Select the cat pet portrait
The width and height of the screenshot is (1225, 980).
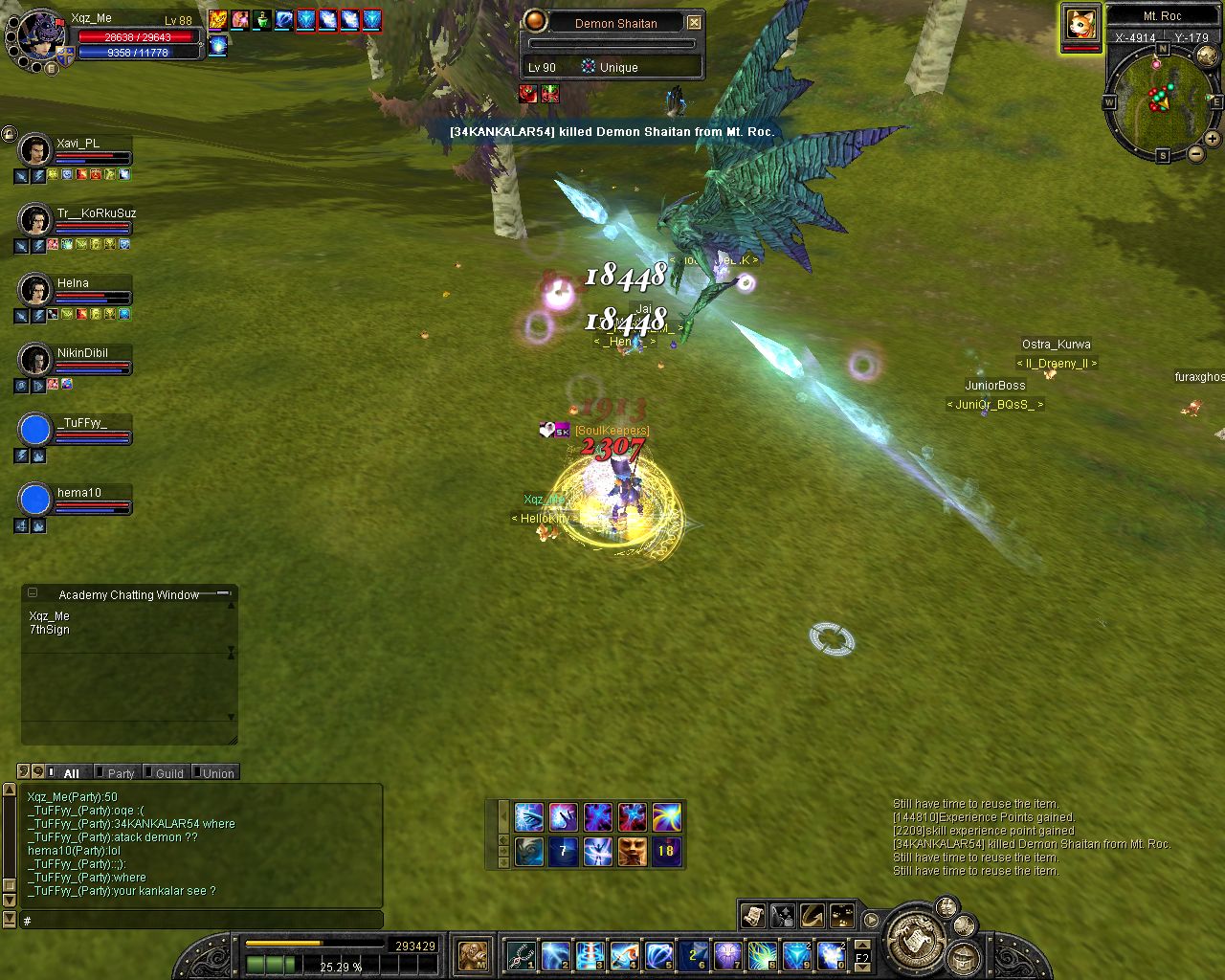[1080, 24]
